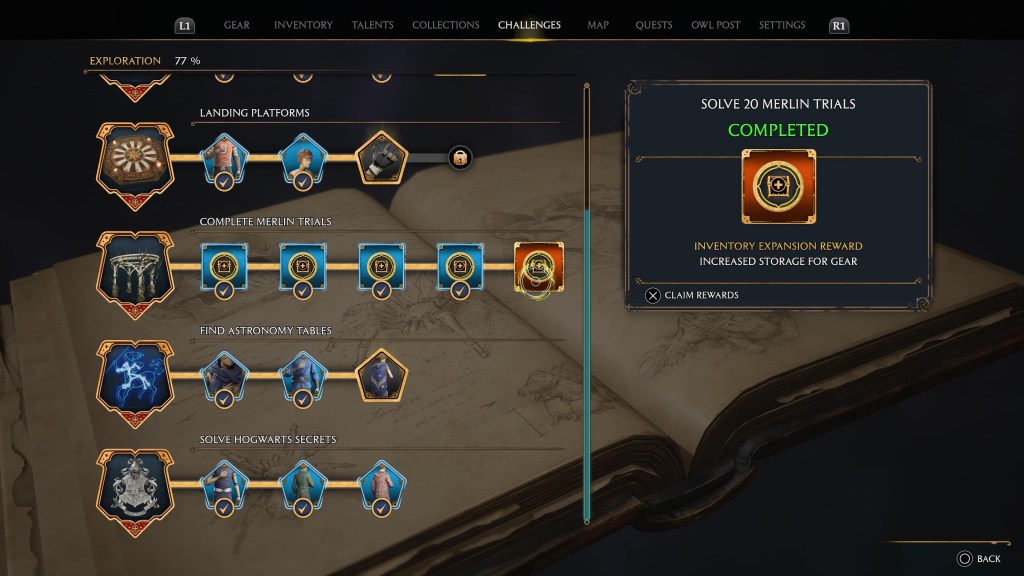Choose the highlighted orange Merlin Trials reward

coord(538,267)
